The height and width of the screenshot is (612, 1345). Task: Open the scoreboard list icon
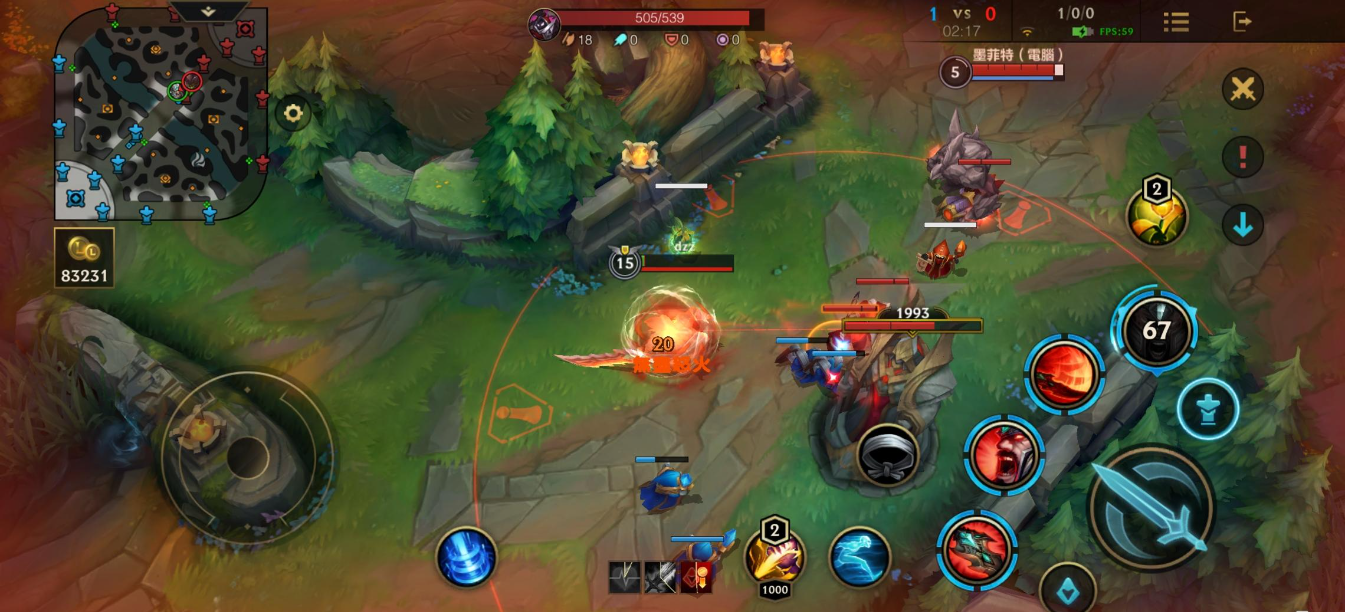tap(1176, 22)
